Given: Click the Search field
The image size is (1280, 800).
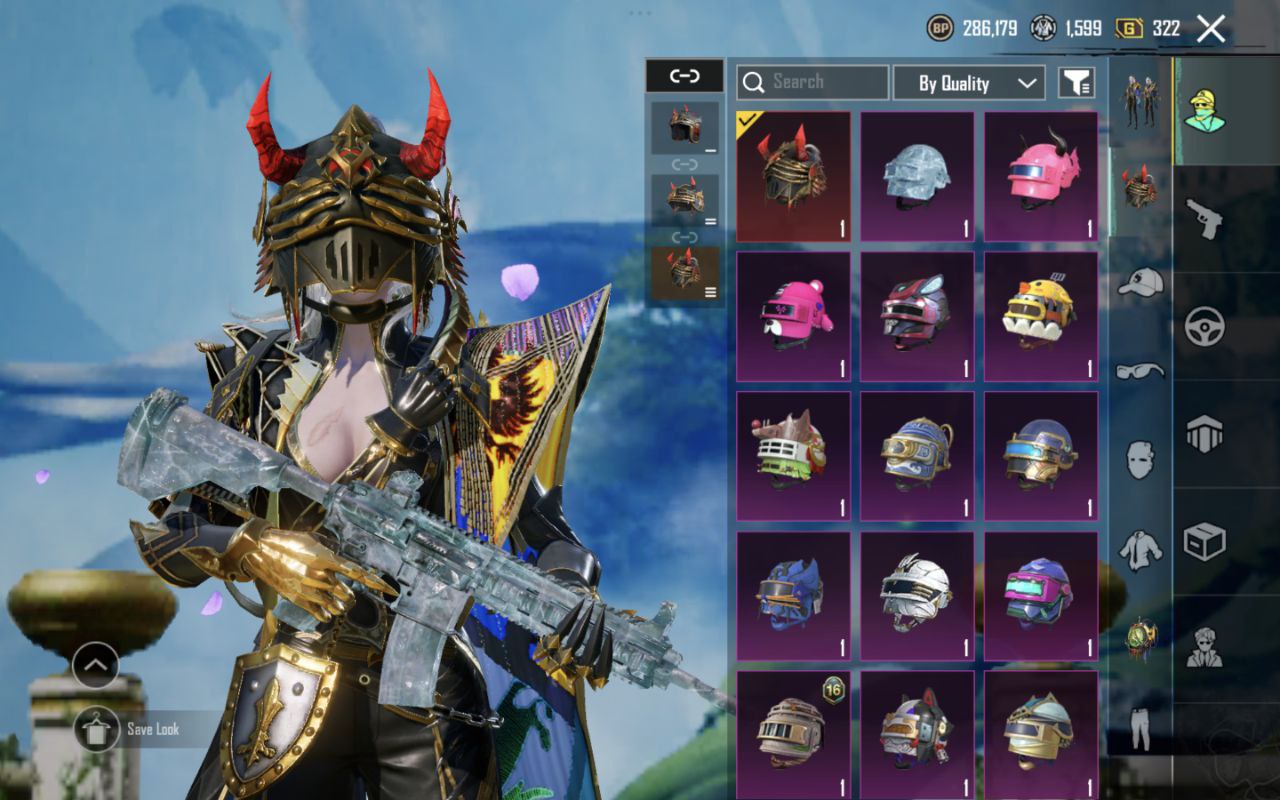Looking at the screenshot, I should [812, 82].
